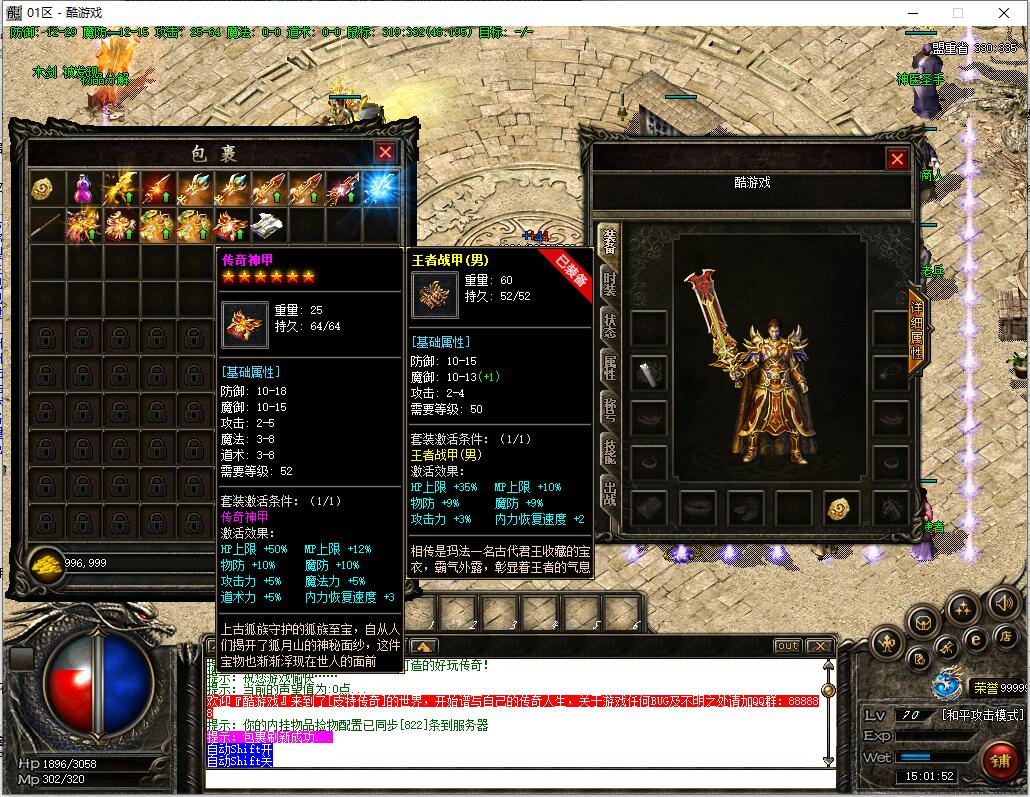Select the 属性 tab
The width and height of the screenshot is (1030, 797).
(608, 367)
